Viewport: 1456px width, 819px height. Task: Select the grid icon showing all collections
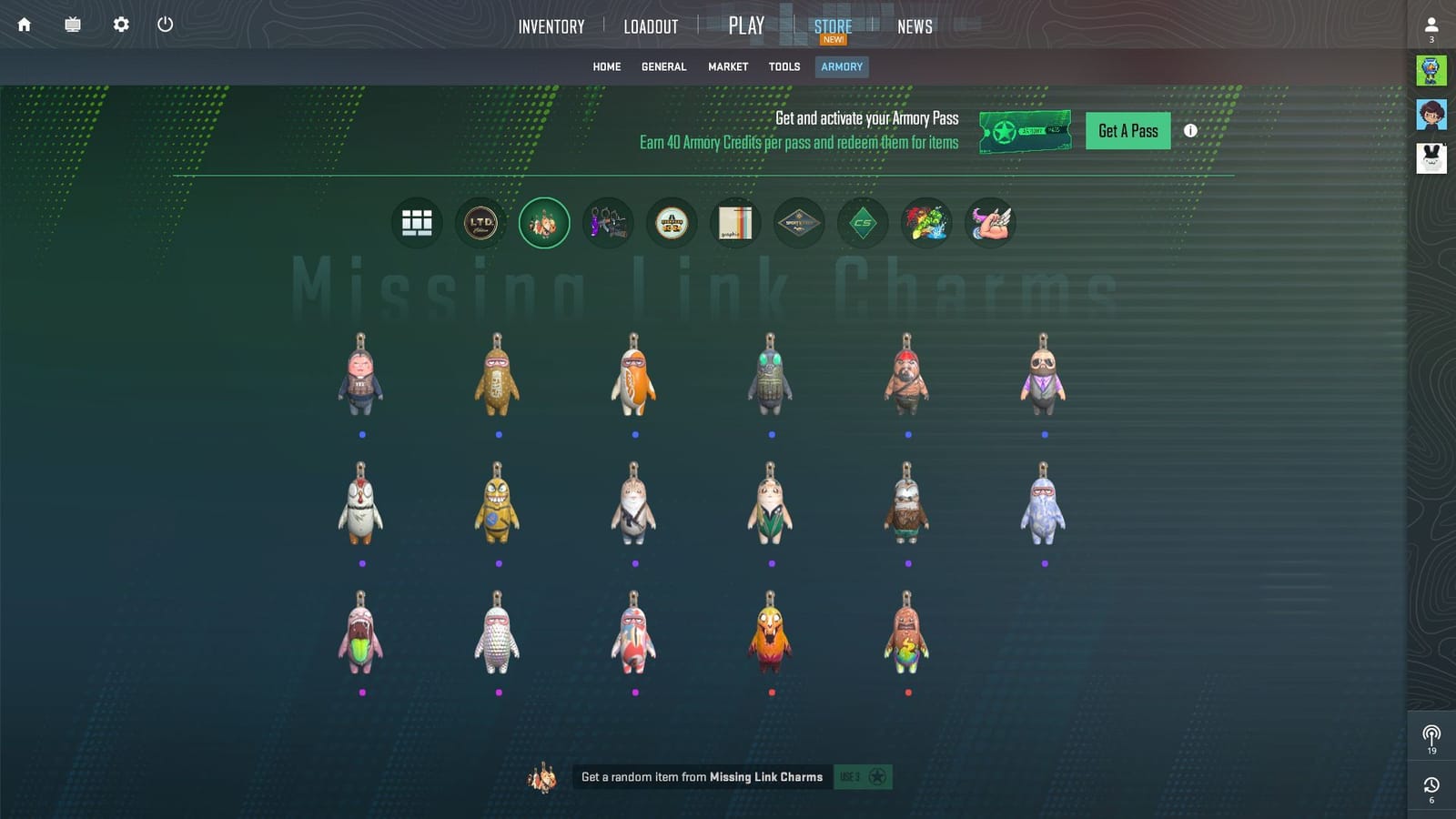pyautogui.click(x=417, y=222)
